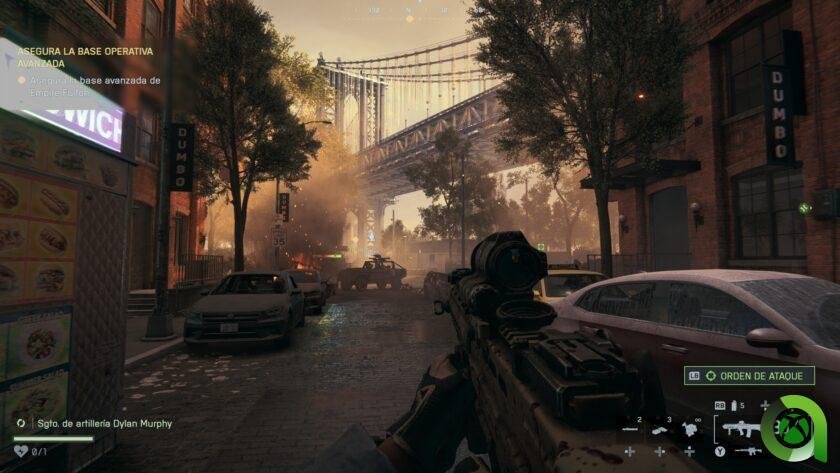Select the primary assault rifle weapon slot
The width and height of the screenshot is (840, 473).
tap(740, 428)
